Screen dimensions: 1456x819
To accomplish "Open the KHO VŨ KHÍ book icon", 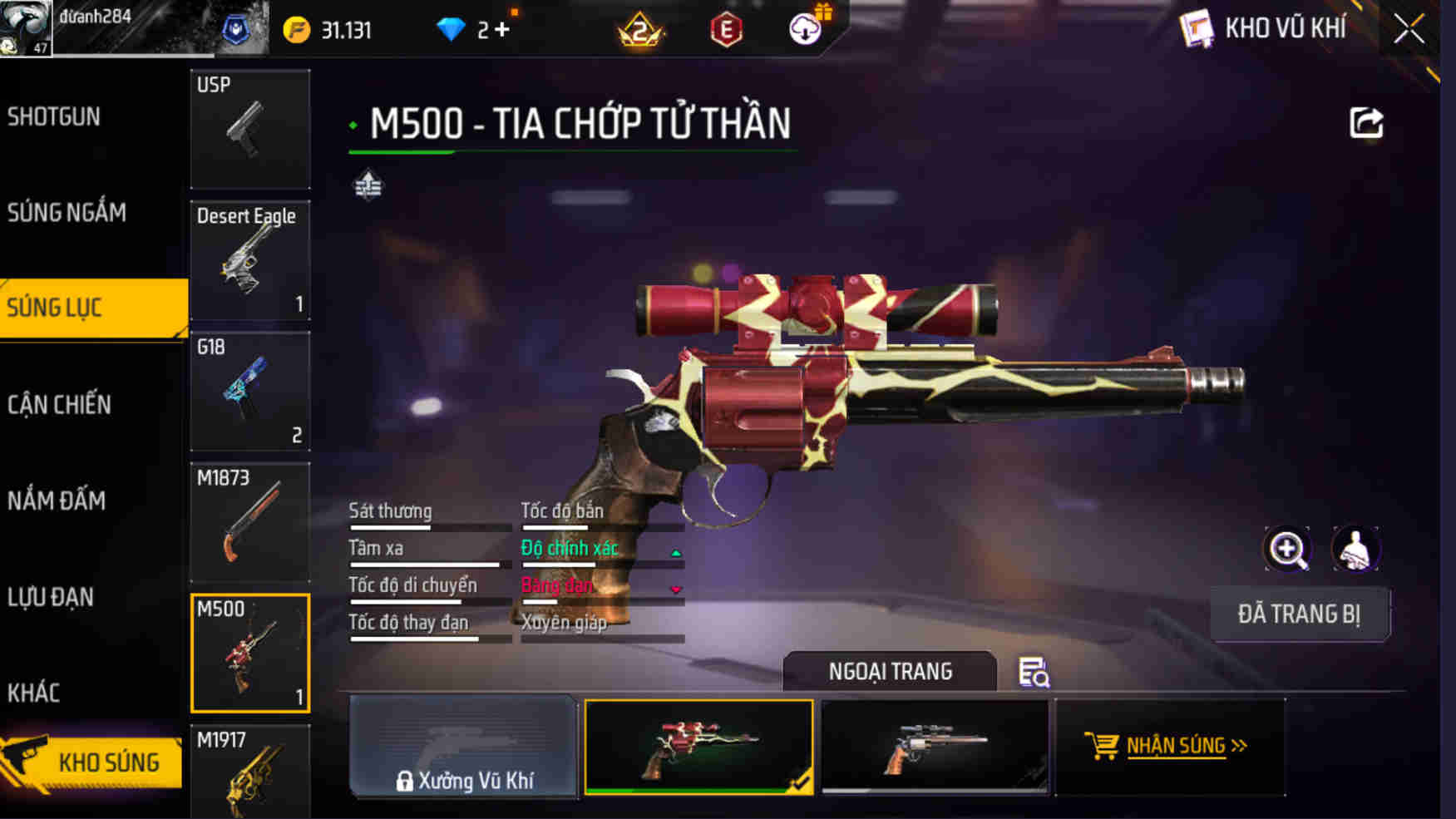I will 1198,27.
